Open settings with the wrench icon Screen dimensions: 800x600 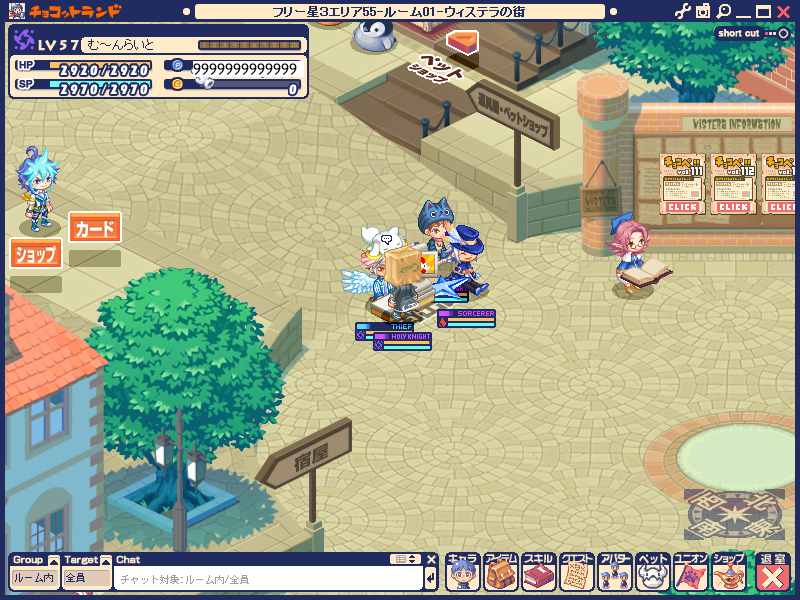pos(683,11)
